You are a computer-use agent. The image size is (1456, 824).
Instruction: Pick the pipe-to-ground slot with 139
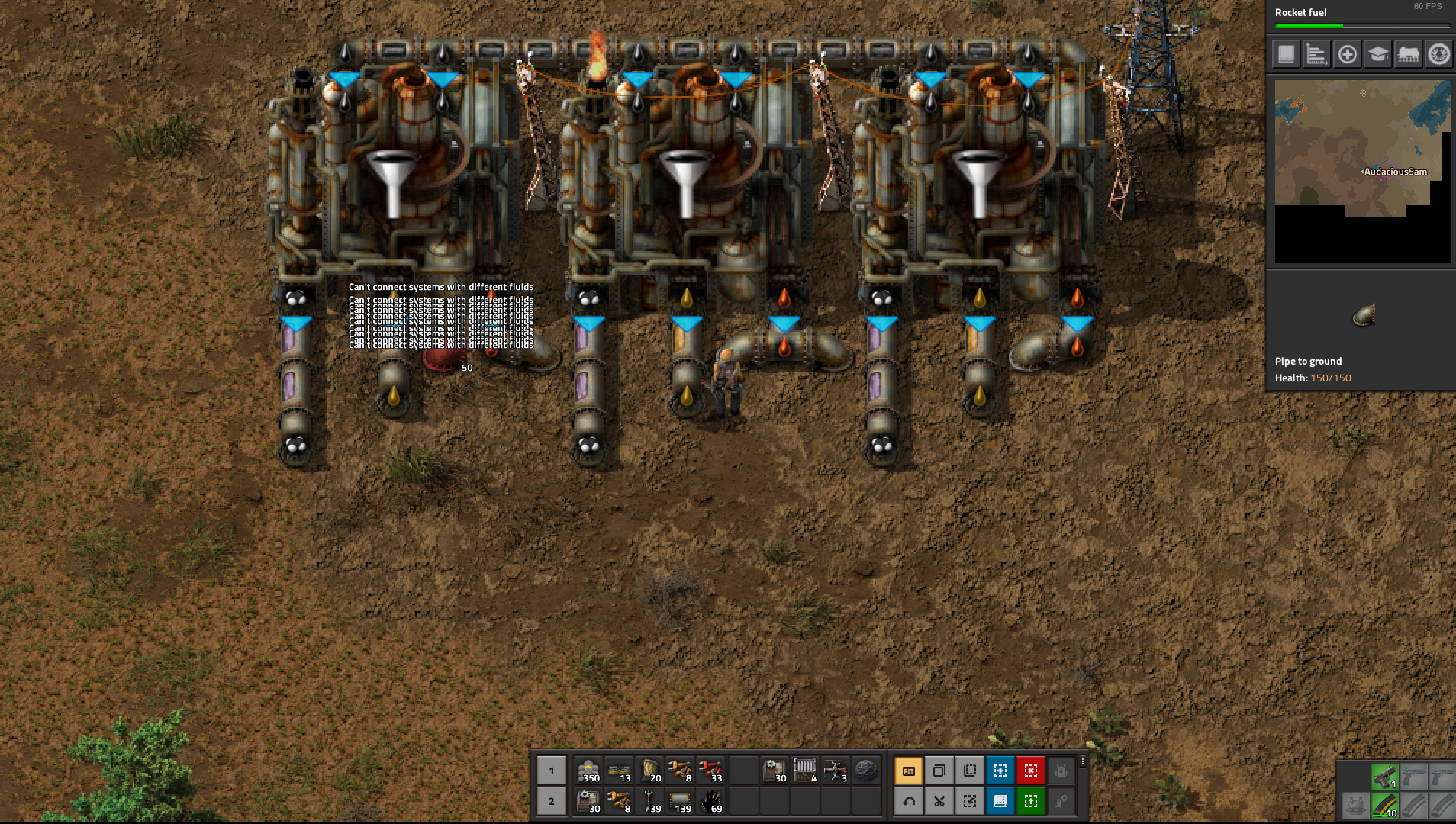[x=680, y=801]
